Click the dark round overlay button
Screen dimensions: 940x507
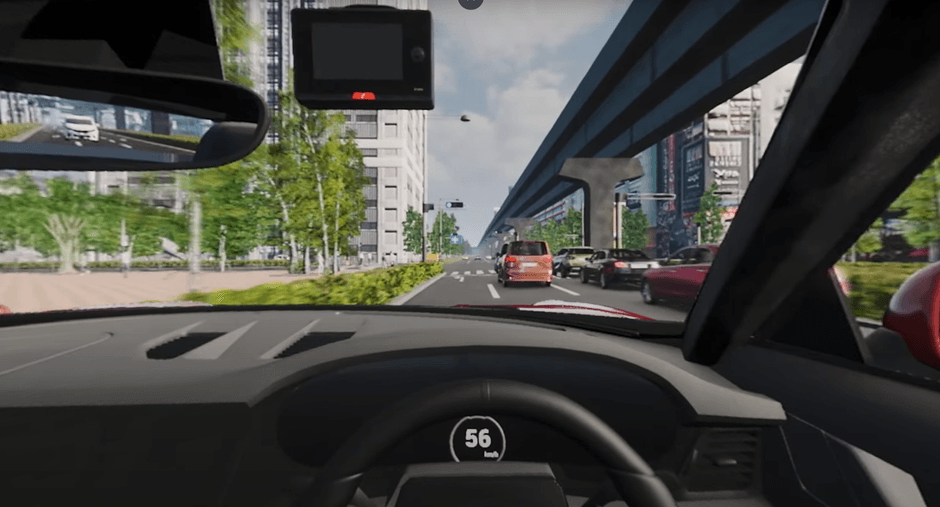(470, 2)
